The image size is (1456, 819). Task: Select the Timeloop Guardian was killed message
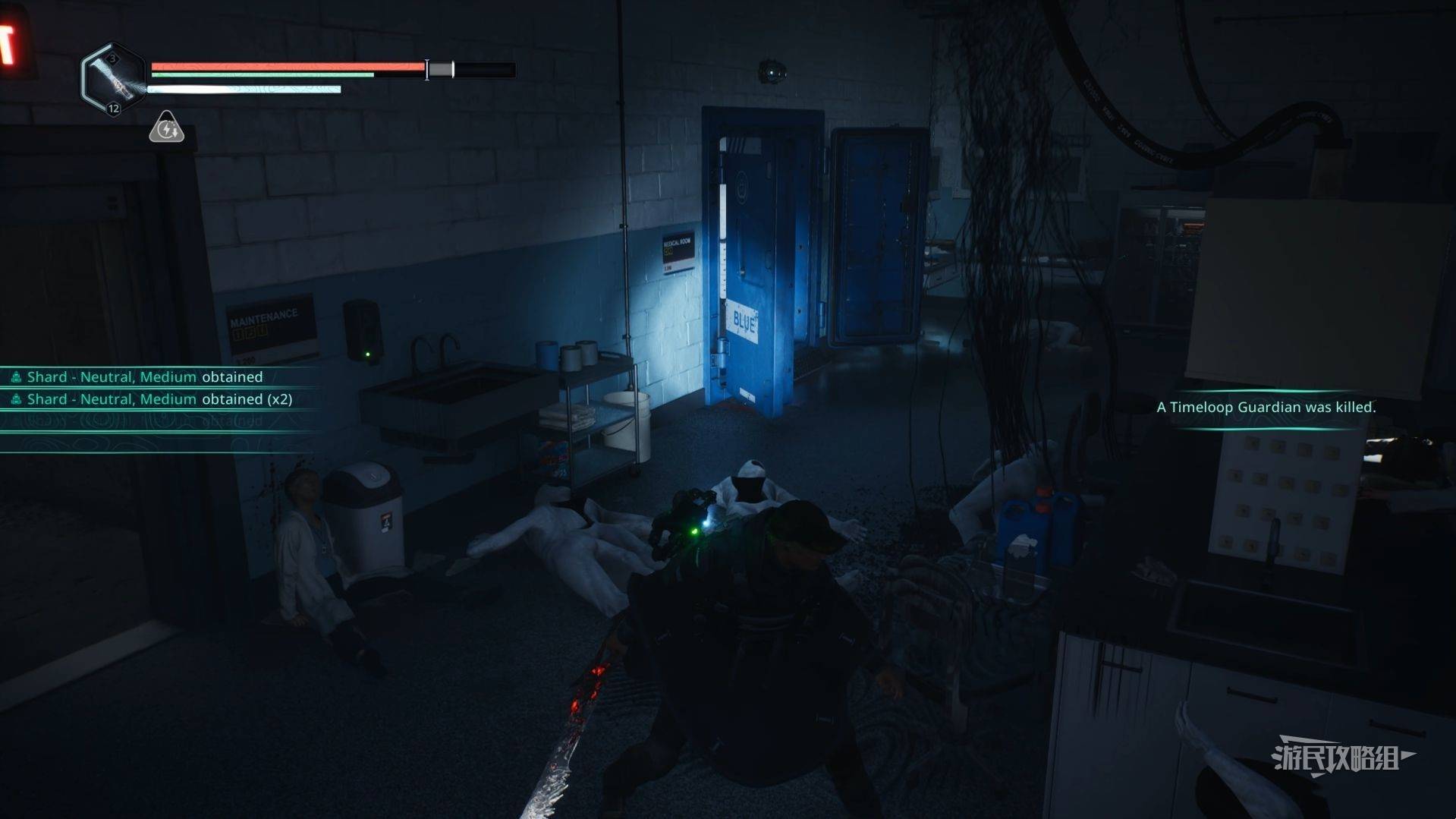coord(1266,408)
